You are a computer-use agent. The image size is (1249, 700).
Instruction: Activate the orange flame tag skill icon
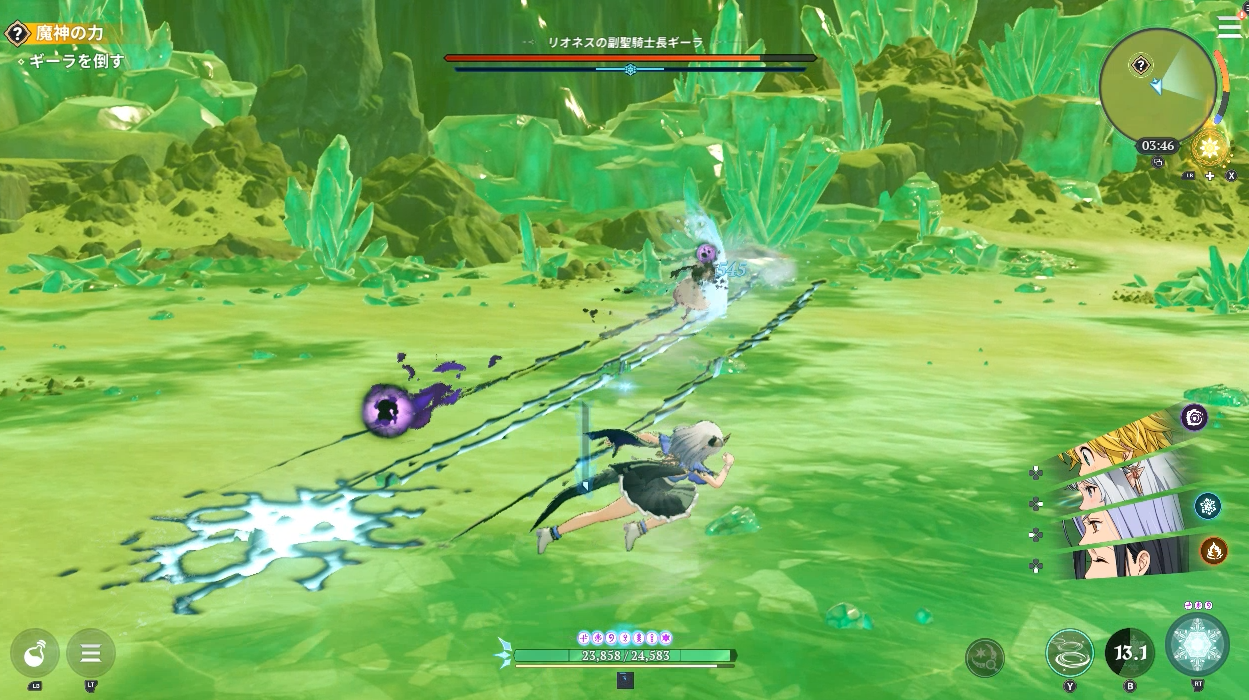[x=1214, y=550]
